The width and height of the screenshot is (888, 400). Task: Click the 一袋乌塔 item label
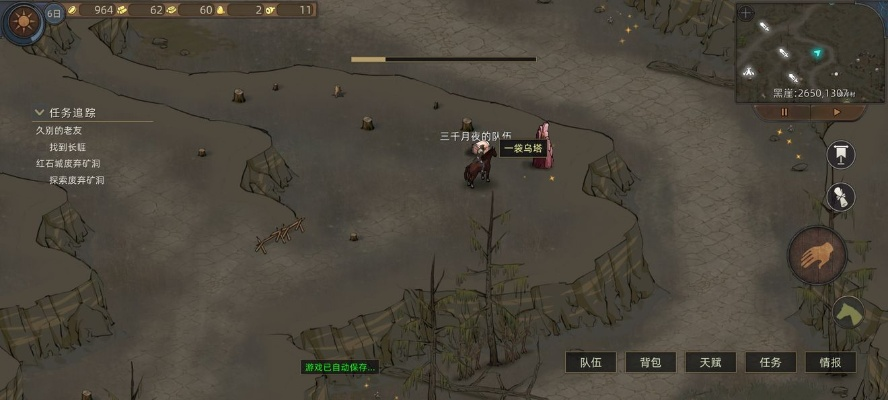(522, 148)
